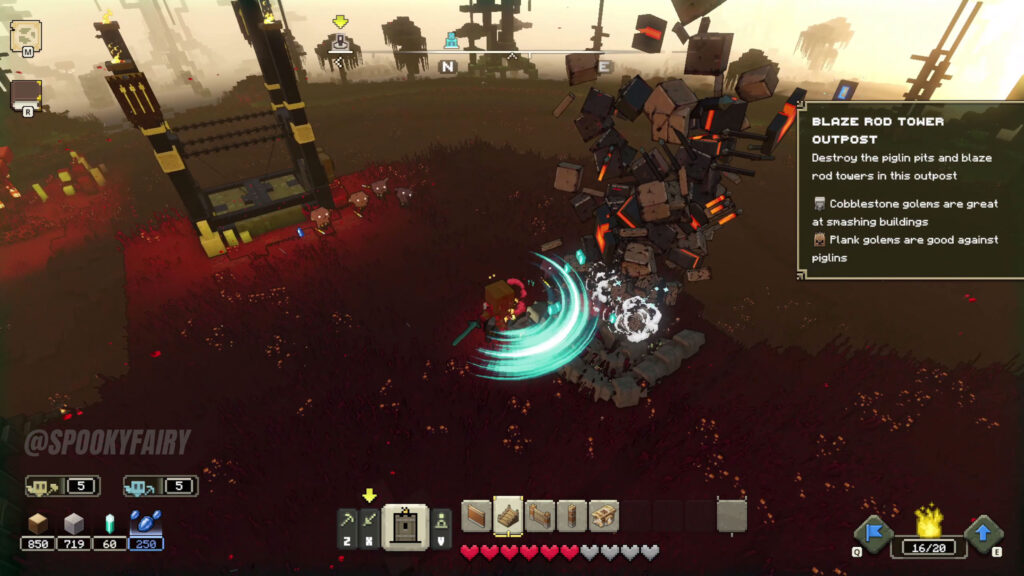Select the stone resource block icon
The height and width of the screenshot is (576, 1024).
tap(74, 523)
